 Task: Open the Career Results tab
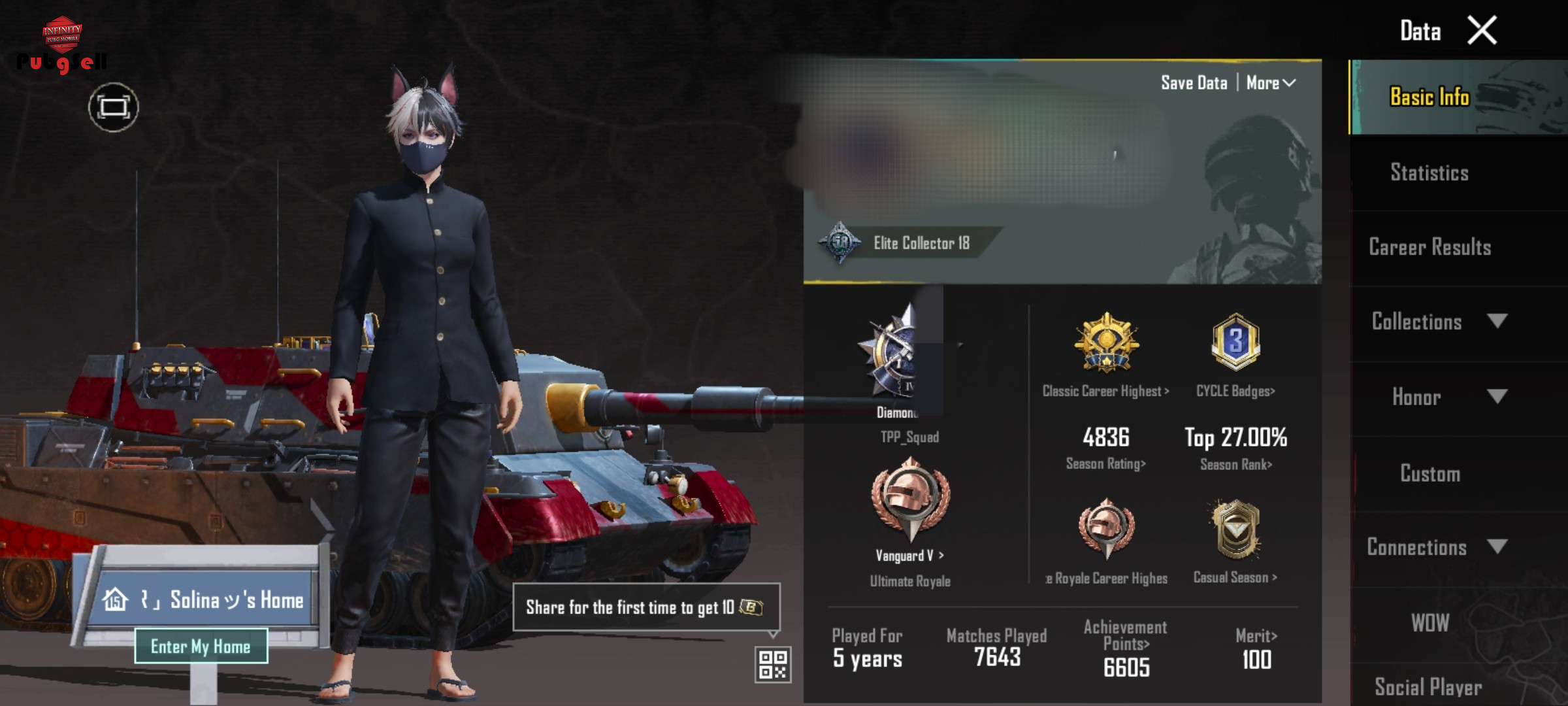coord(1429,247)
